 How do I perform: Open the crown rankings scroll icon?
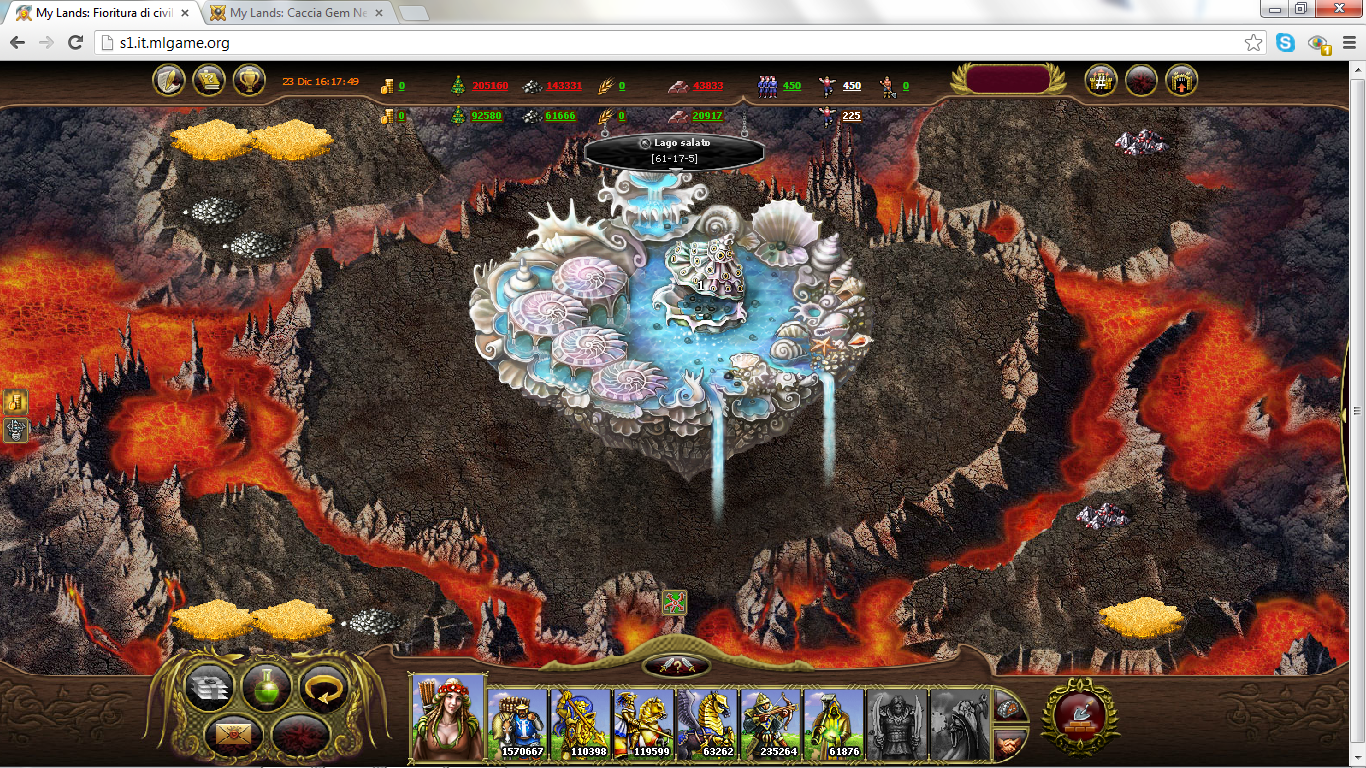(208, 81)
